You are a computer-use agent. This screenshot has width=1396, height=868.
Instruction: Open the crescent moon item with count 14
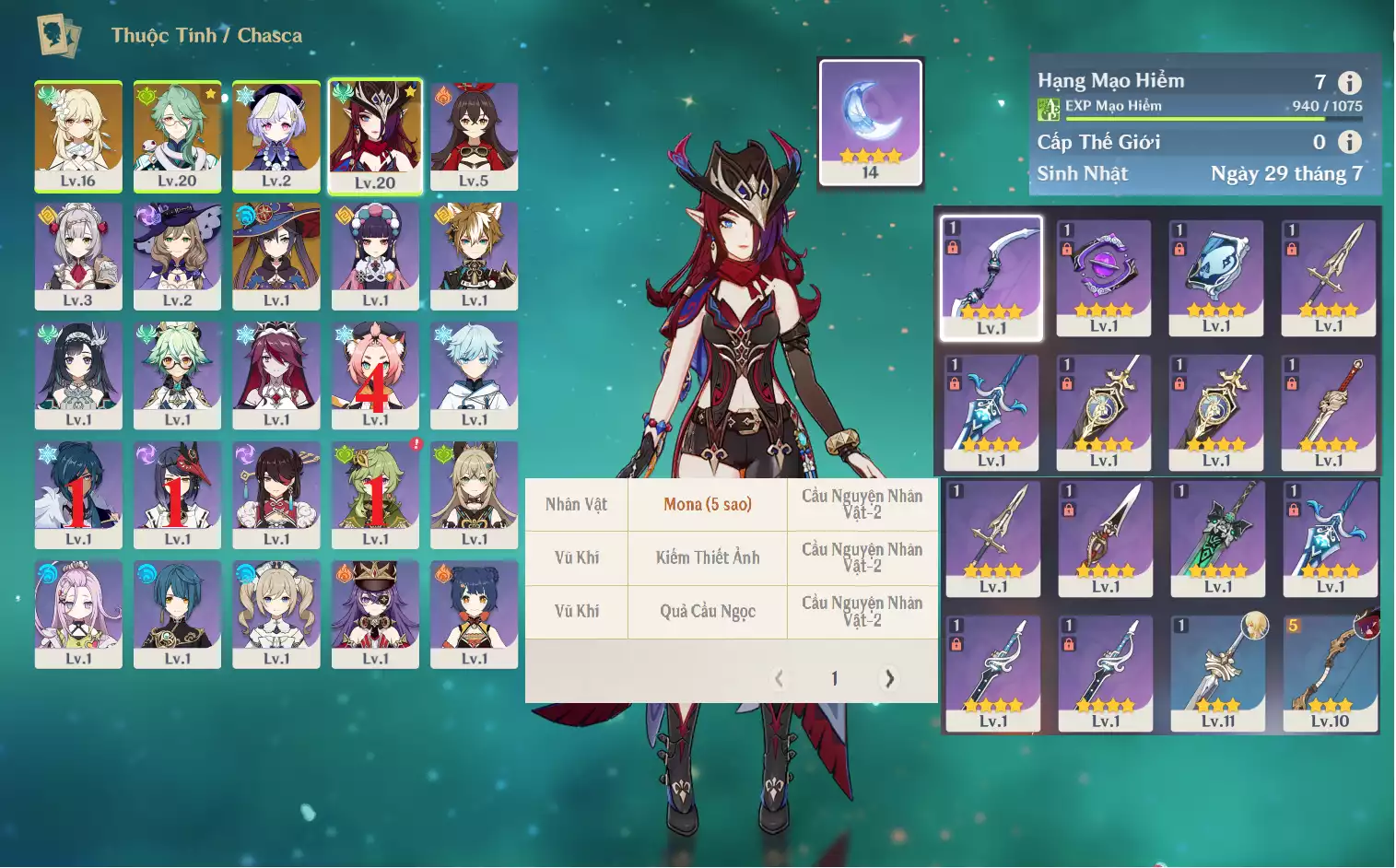pos(871,122)
